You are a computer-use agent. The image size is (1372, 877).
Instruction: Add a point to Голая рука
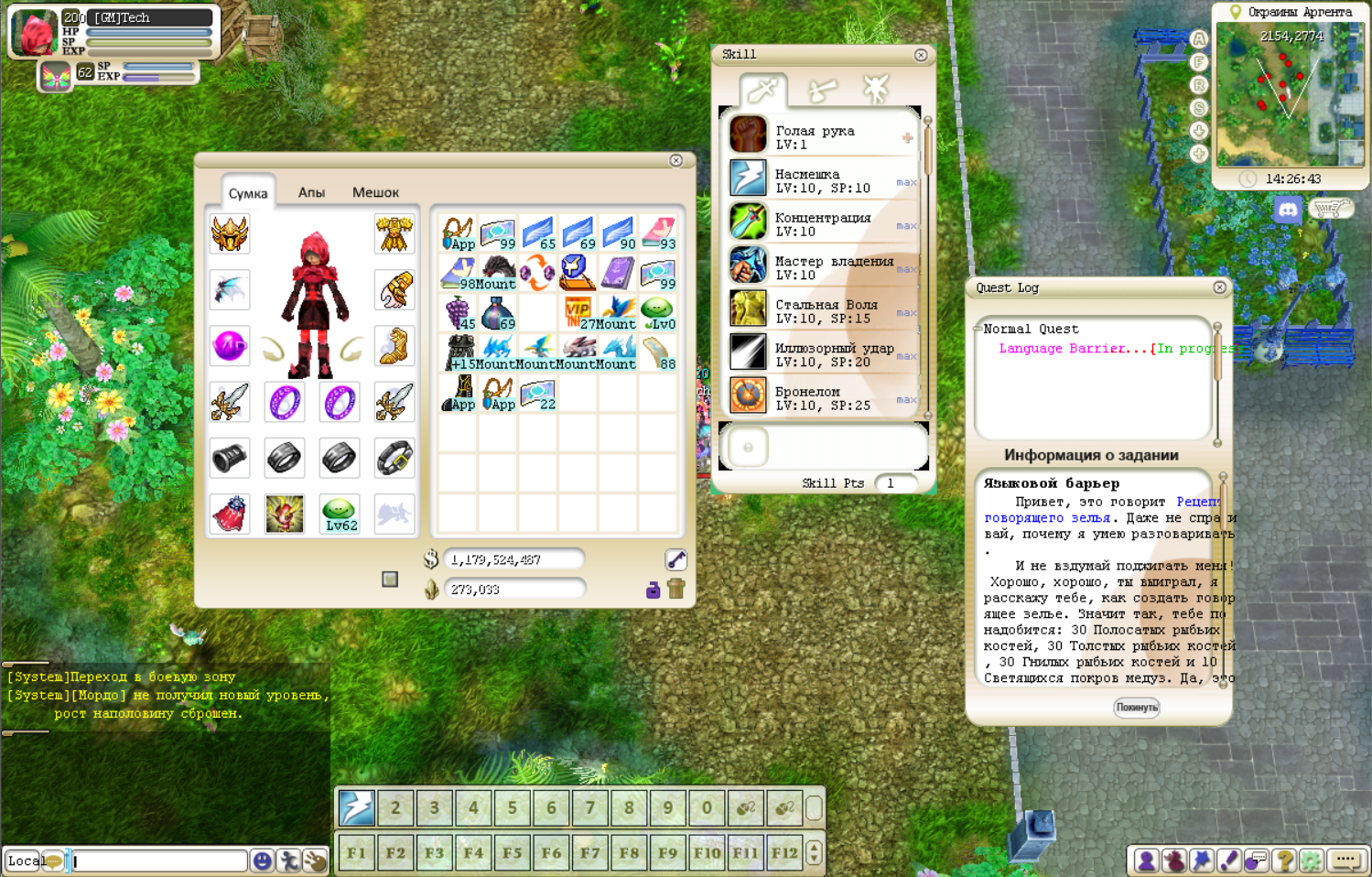pyautogui.click(x=907, y=138)
